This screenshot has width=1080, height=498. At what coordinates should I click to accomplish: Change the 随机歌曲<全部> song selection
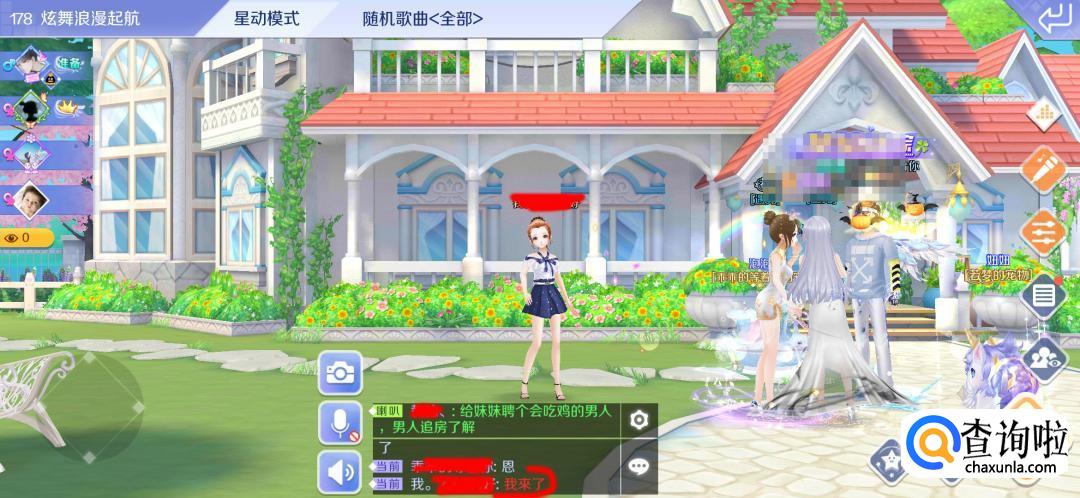click(423, 19)
